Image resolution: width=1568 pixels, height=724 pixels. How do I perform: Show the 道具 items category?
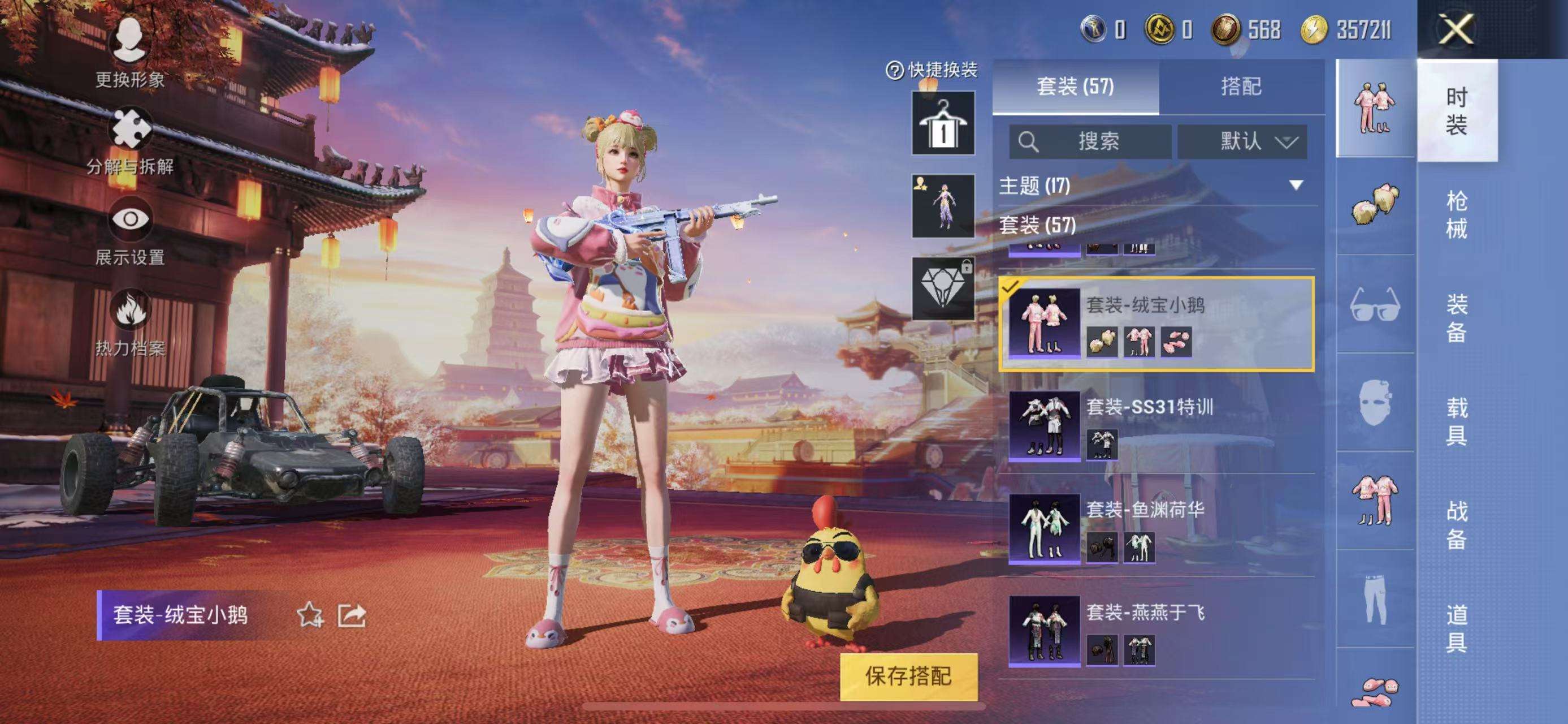coord(1456,628)
